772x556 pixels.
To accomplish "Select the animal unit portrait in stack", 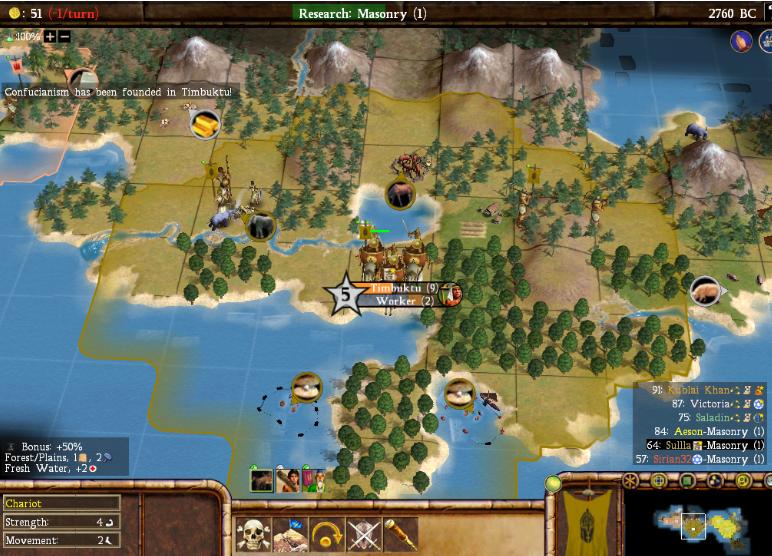I will (x=262, y=480).
